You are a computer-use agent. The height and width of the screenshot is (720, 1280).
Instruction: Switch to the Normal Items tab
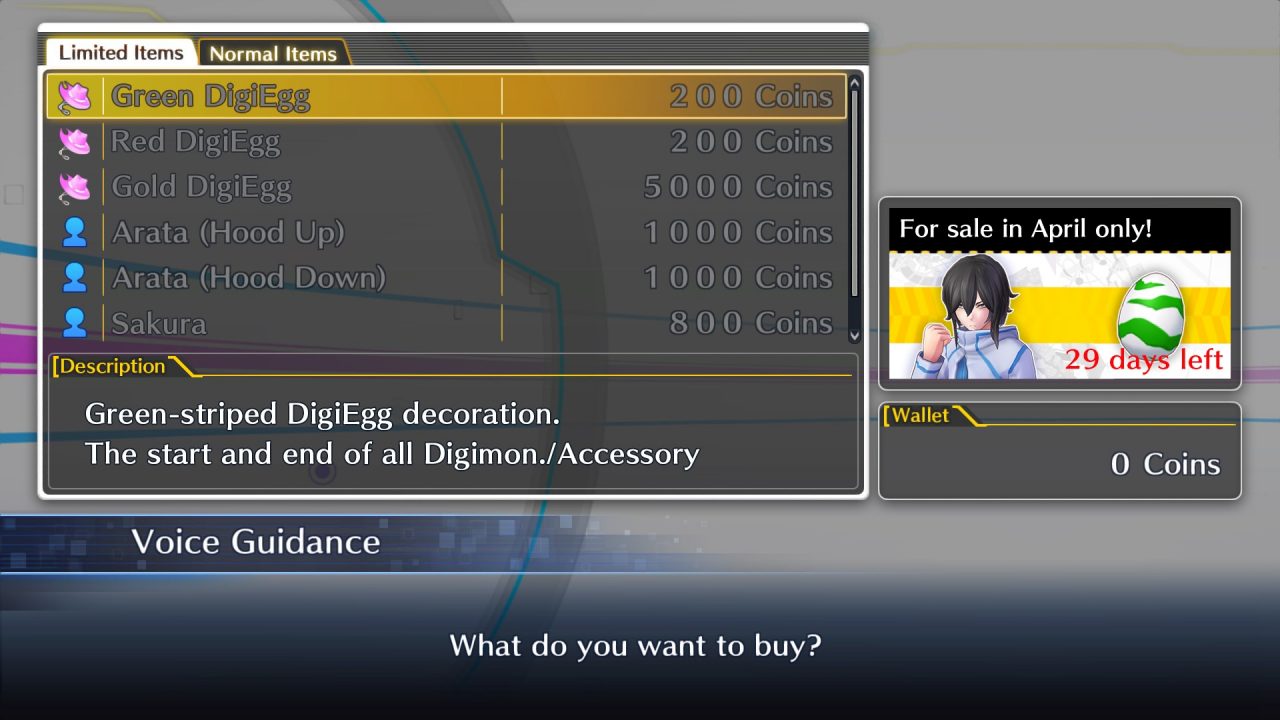(273, 53)
